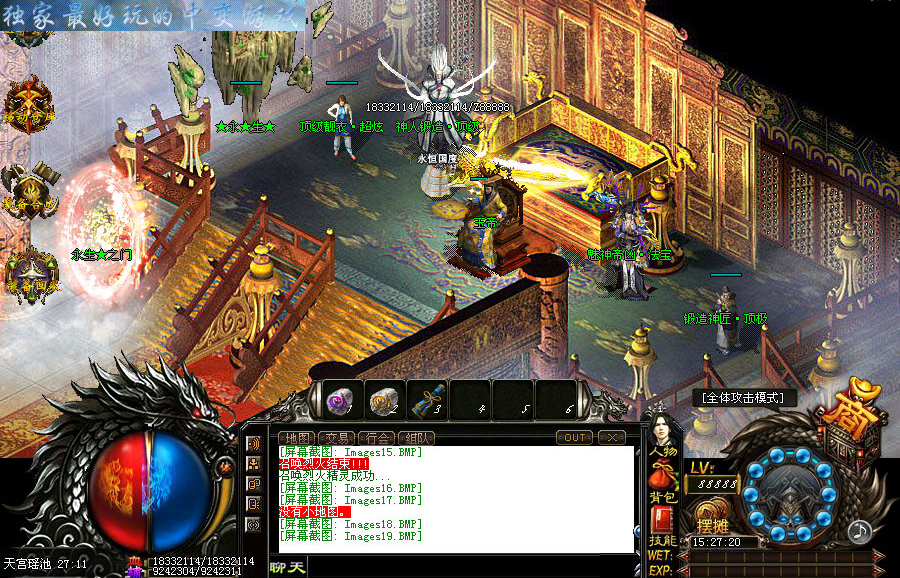The width and height of the screenshot is (900, 578).
Task: Use the blue scroll in slot 3
Action: coord(428,401)
